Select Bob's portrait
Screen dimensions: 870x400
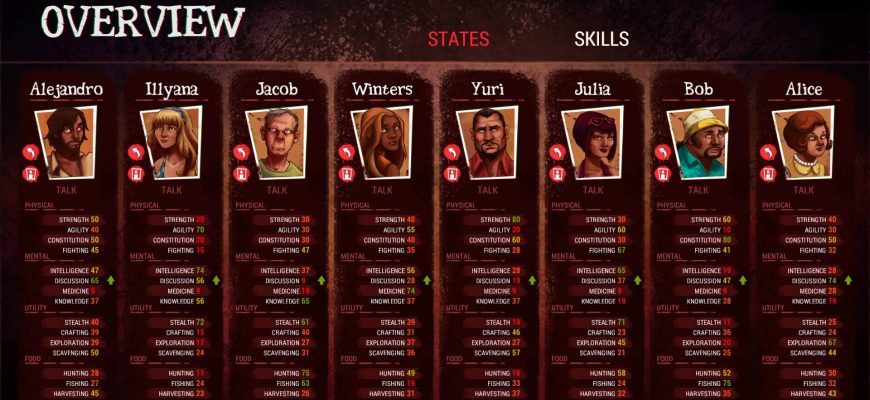pyautogui.click(x=699, y=142)
